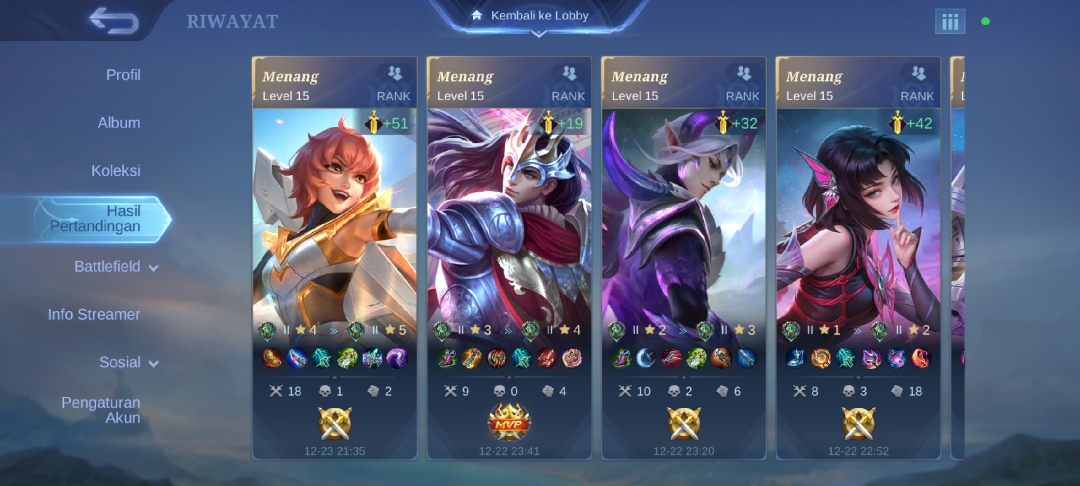Expand the Battlefield menu
The width and height of the screenshot is (1080, 486).
click(116, 267)
